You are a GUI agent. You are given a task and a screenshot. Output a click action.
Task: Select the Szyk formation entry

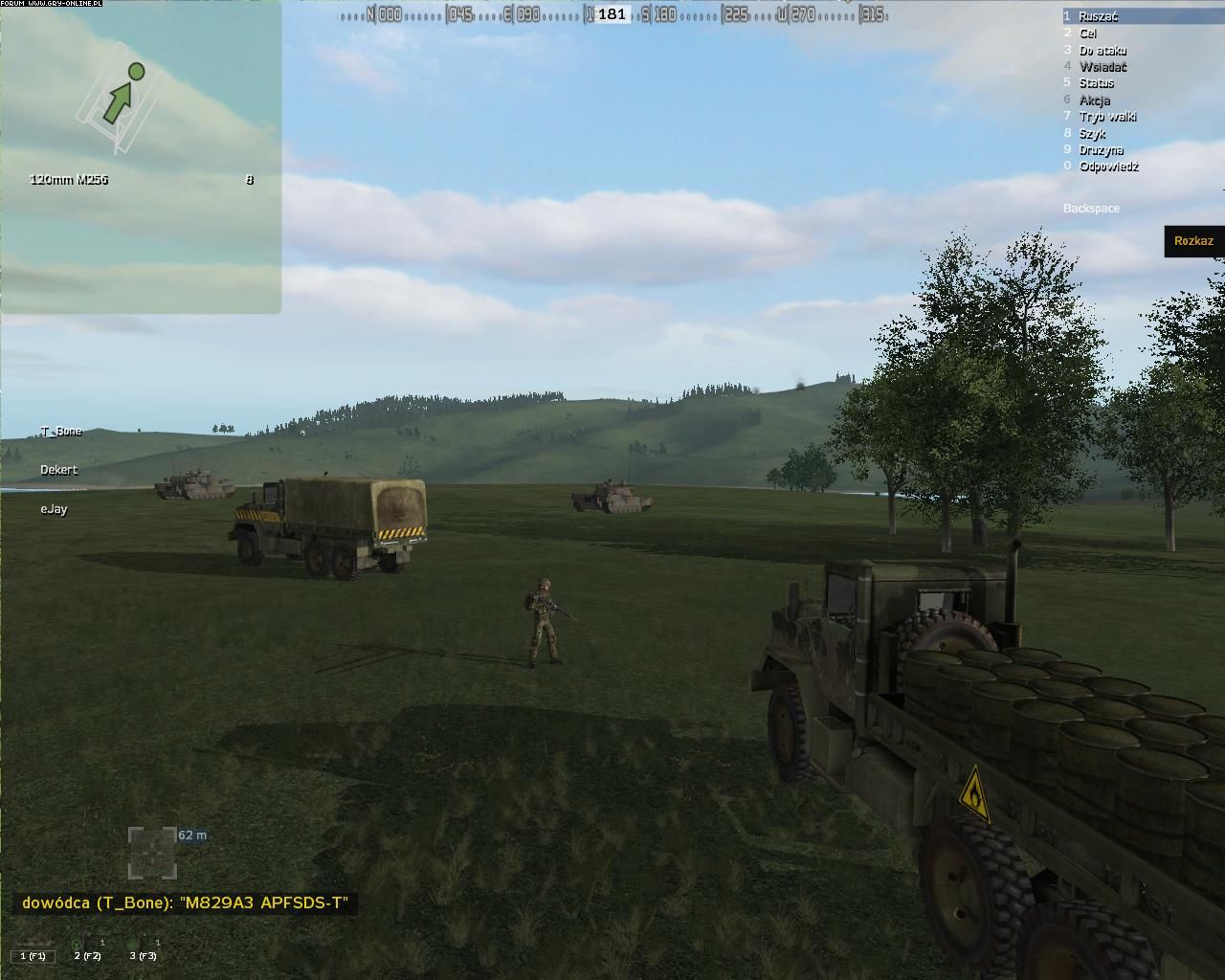click(1092, 134)
